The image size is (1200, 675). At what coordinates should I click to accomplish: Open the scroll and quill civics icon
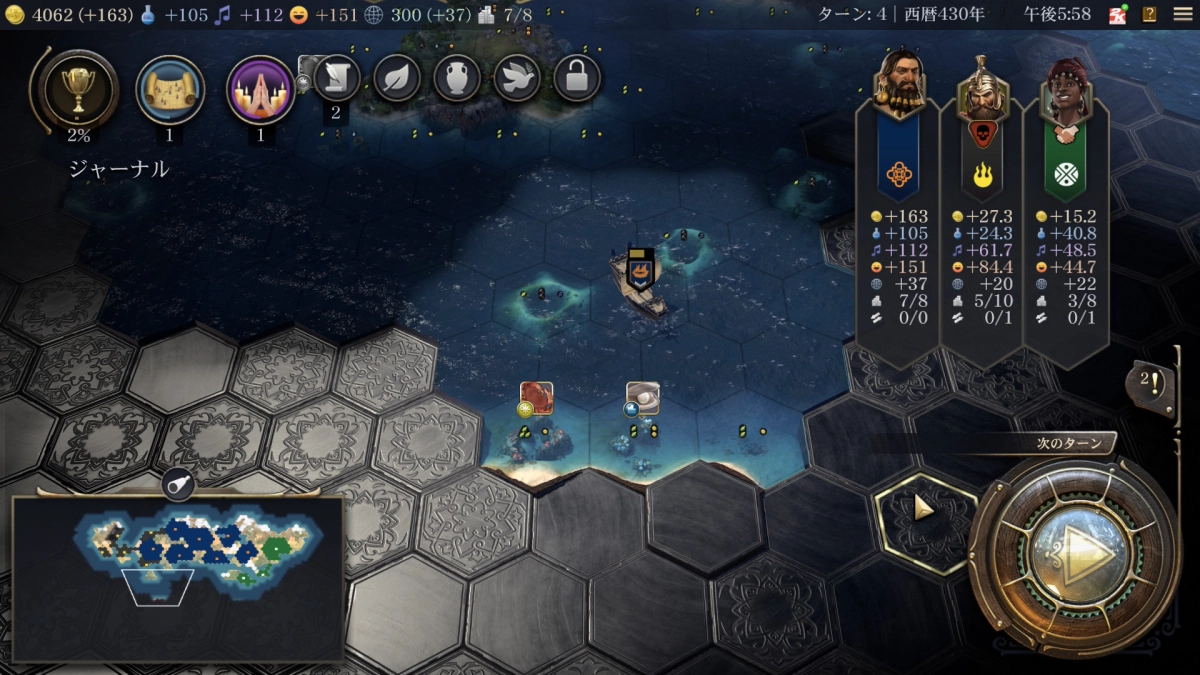click(337, 77)
